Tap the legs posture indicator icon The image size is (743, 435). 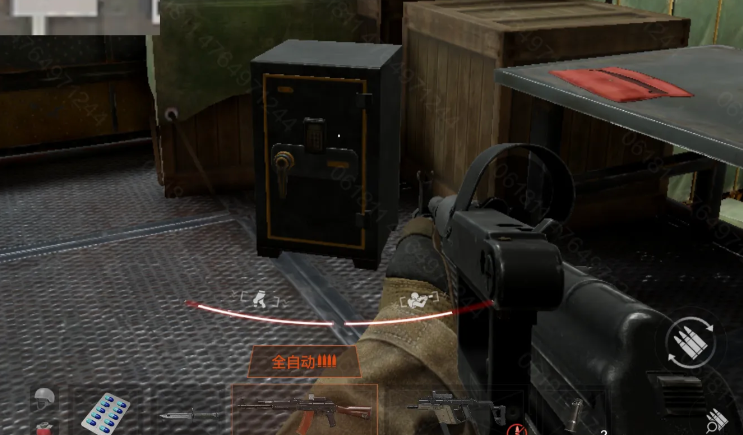(x=260, y=297)
